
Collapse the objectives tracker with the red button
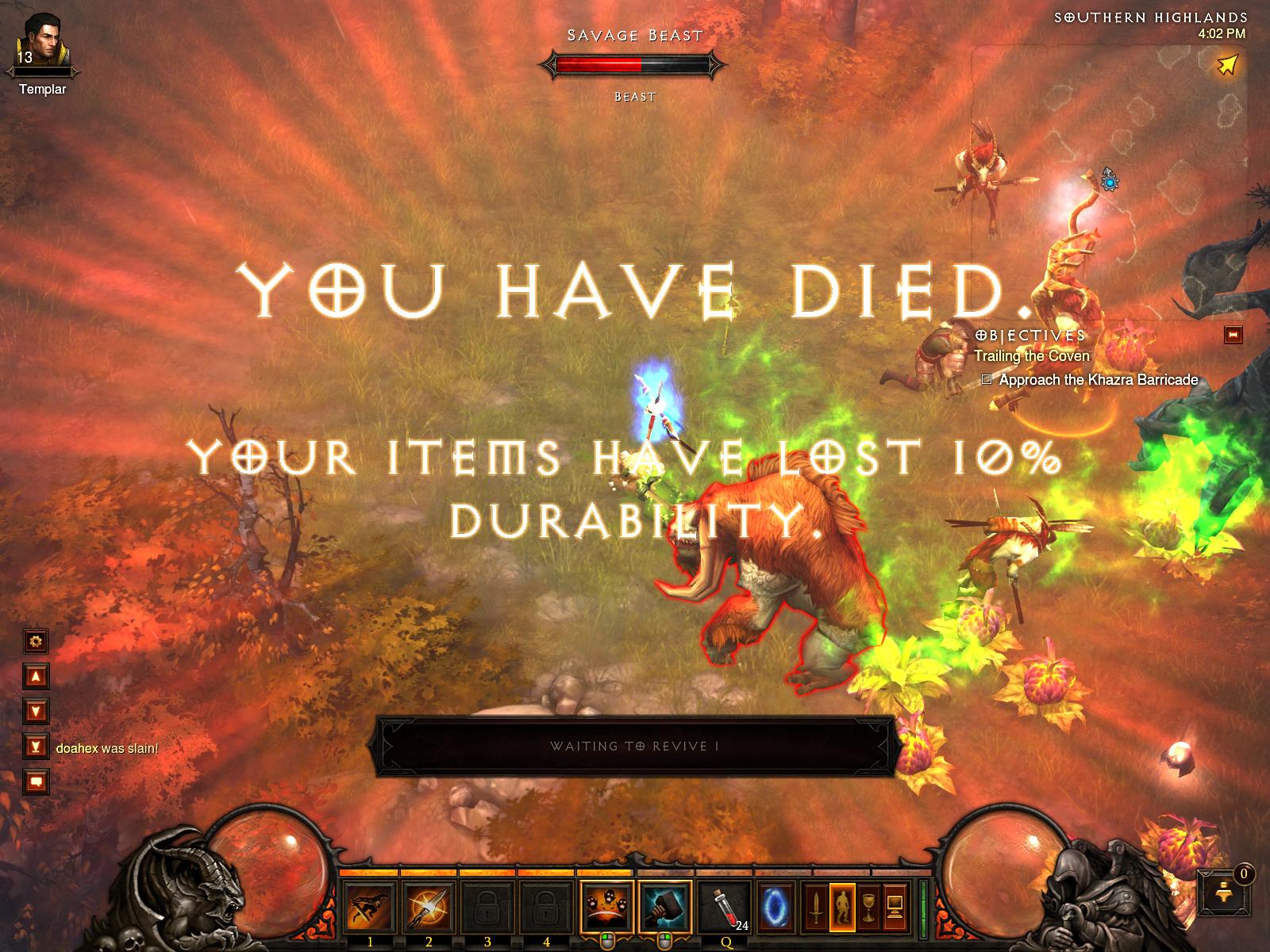coord(1233,335)
